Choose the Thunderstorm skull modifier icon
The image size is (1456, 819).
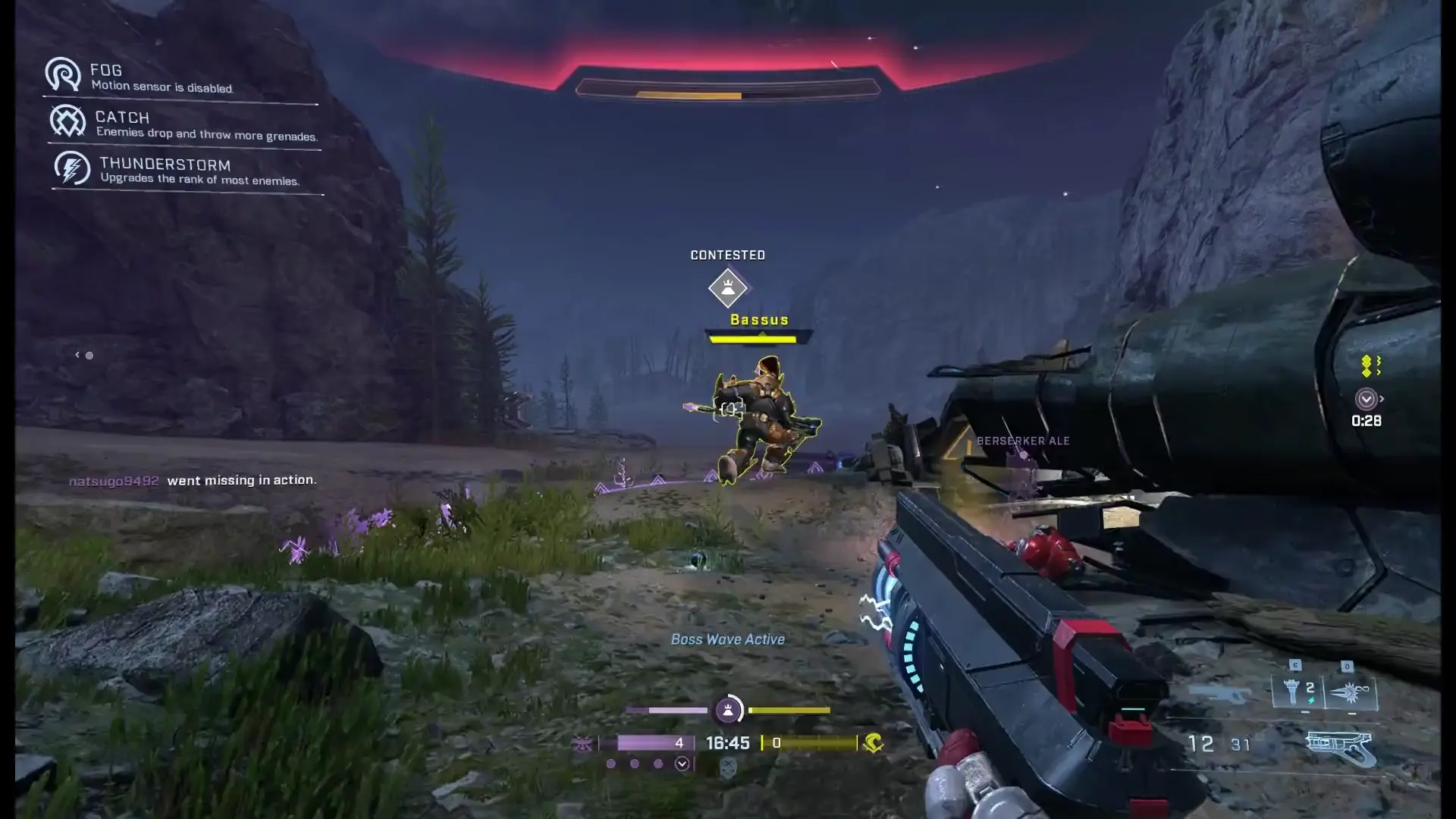click(x=72, y=168)
